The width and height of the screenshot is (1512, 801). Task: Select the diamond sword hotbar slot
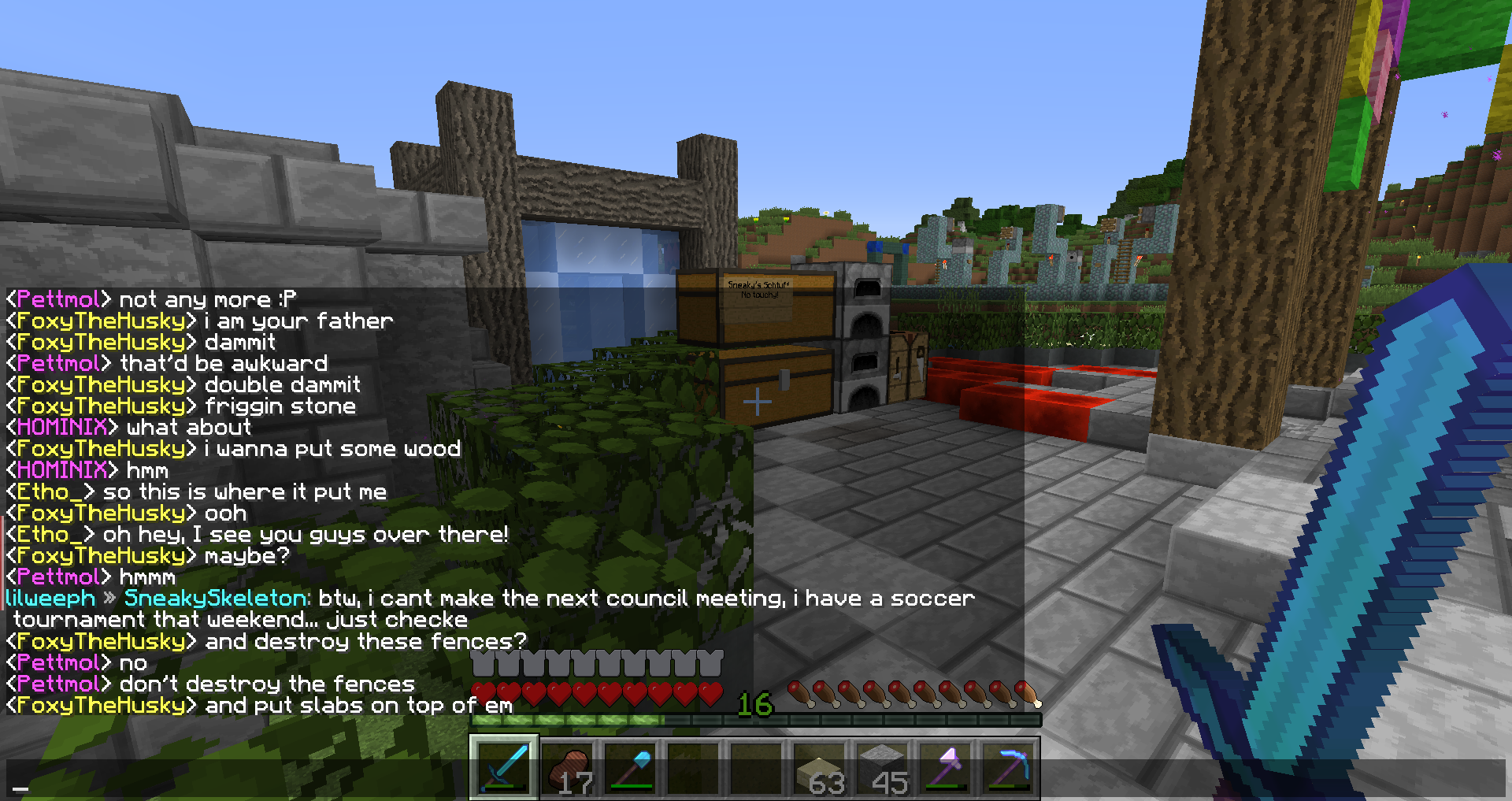point(504,767)
